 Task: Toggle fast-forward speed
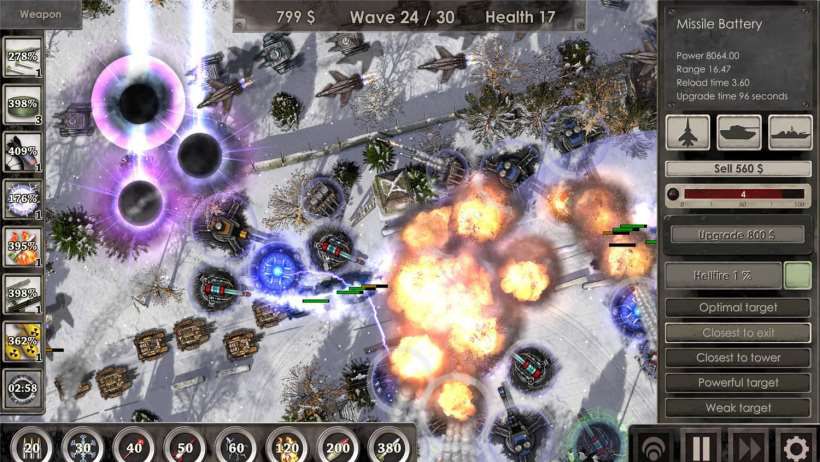pos(748,445)
